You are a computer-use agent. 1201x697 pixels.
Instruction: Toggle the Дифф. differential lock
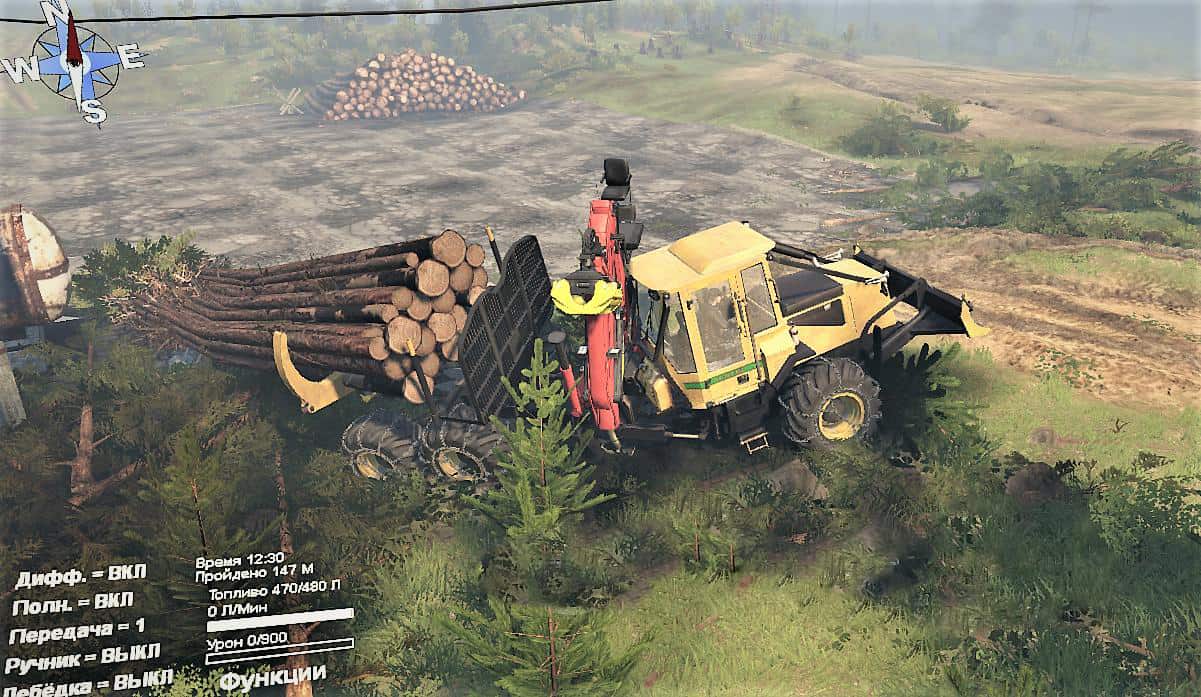pyautogui.click(x=80, y=575)
